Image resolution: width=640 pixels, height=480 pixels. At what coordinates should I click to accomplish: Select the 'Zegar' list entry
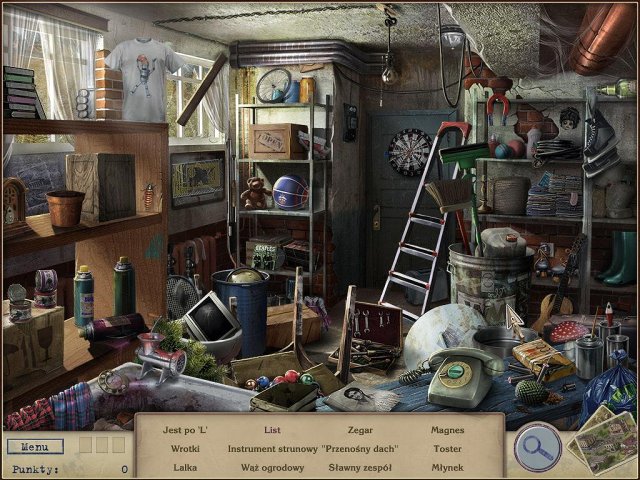[360, 430]
